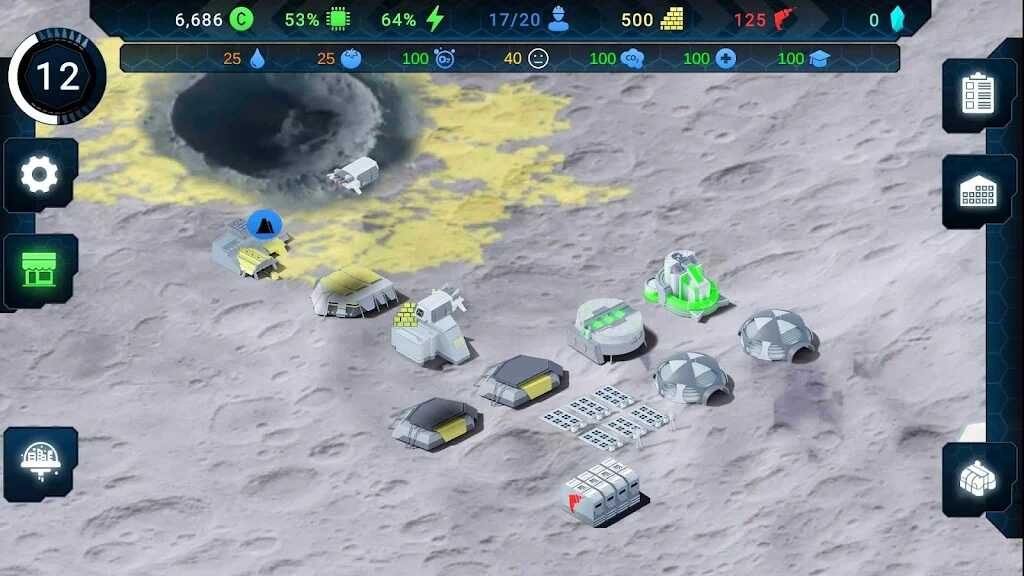This screenshot has width=1024, height=576.
Task: Tap the level 12 circle badge
Action: [57, 78]
